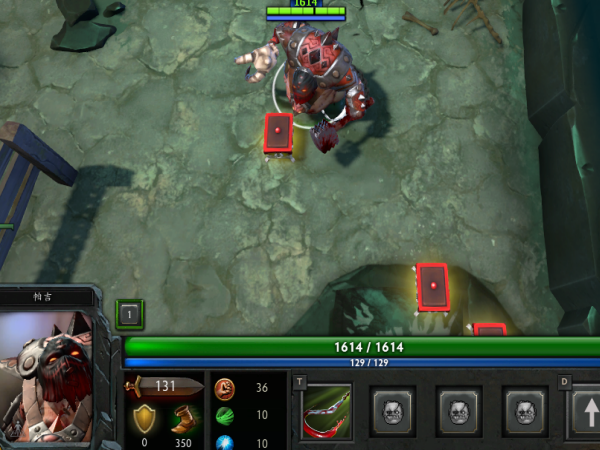Select control group 1 button

(130, 313)
